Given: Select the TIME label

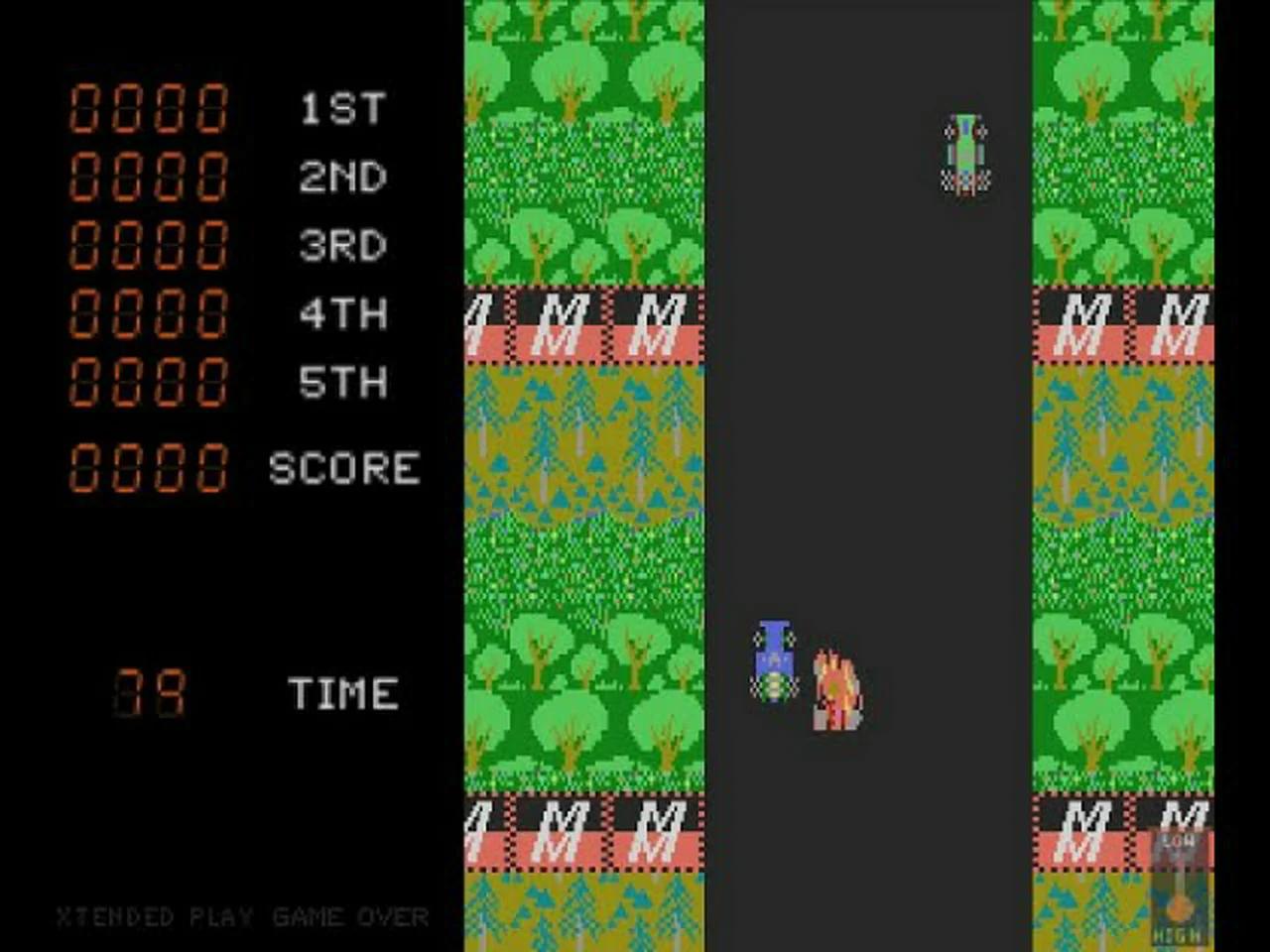Looking at the screenshot, I should [x=342, y=691].
